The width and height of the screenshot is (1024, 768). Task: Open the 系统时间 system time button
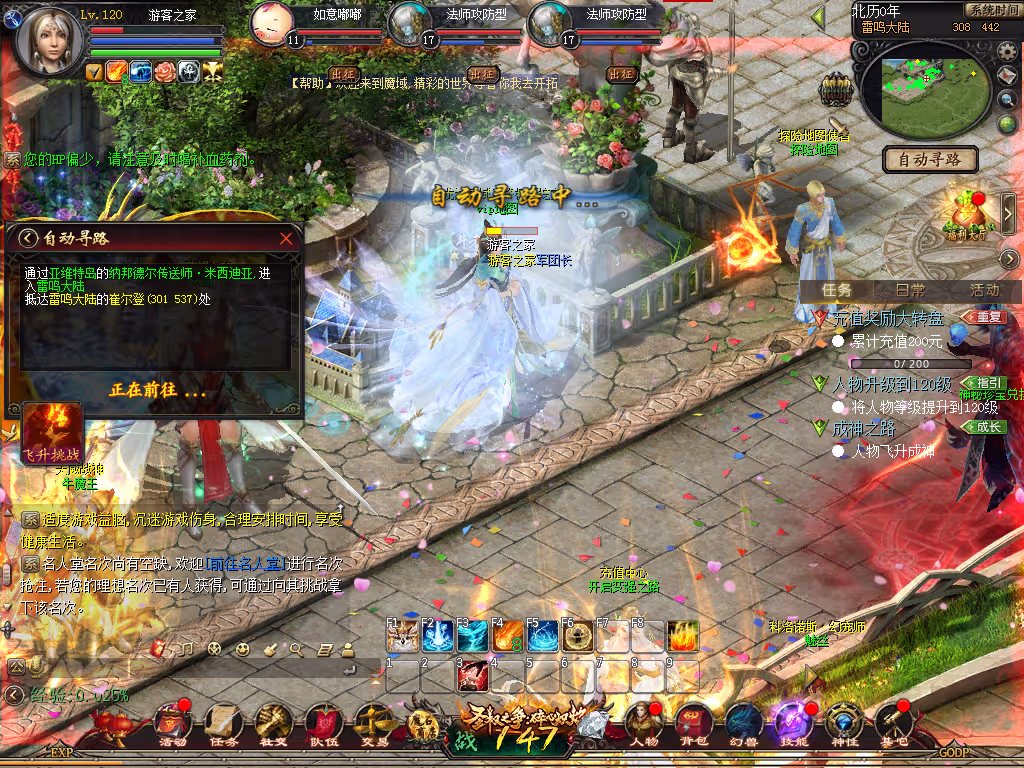(x=992, y=10)
